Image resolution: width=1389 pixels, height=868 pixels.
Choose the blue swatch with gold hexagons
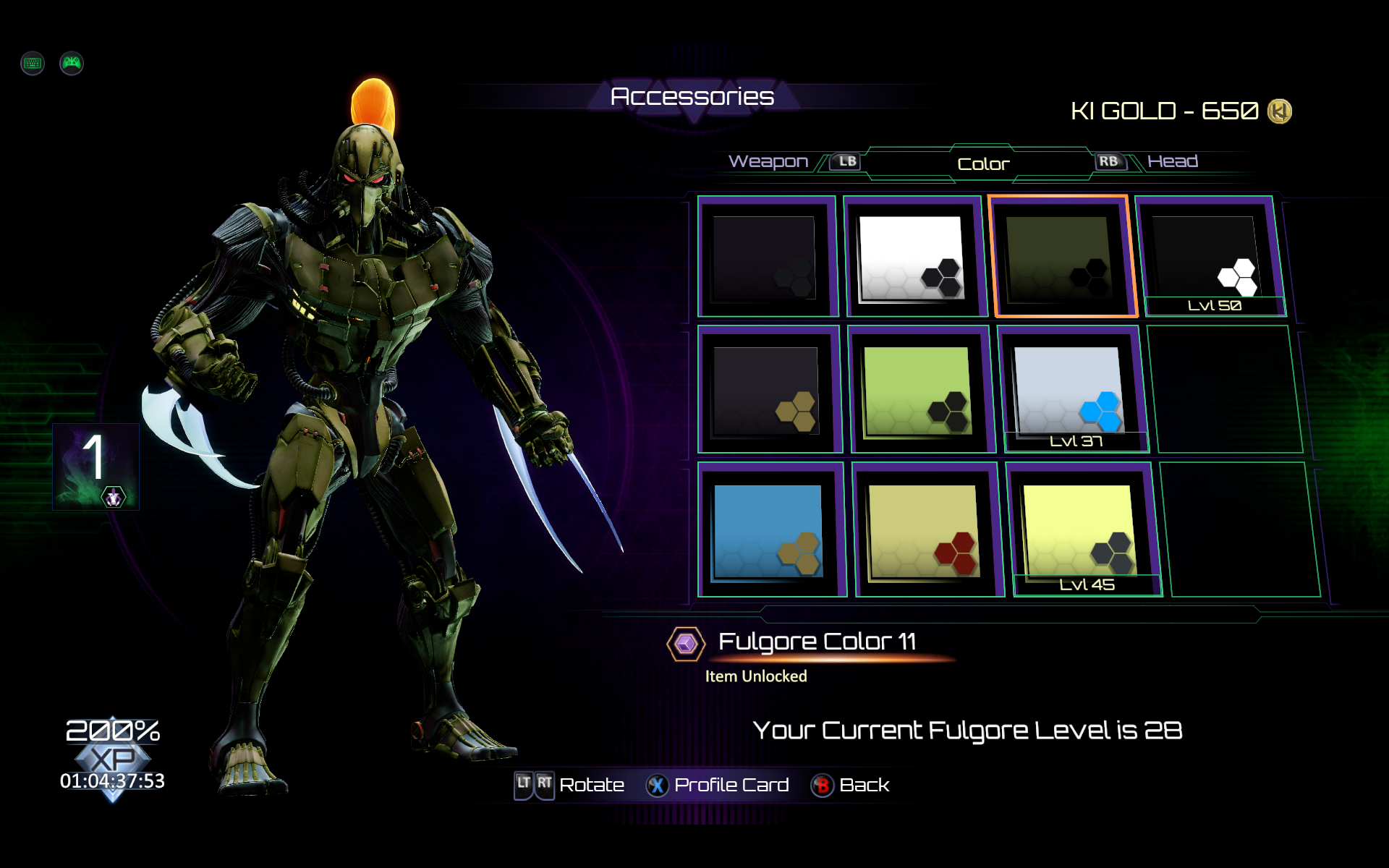click(x=769, y=532)
